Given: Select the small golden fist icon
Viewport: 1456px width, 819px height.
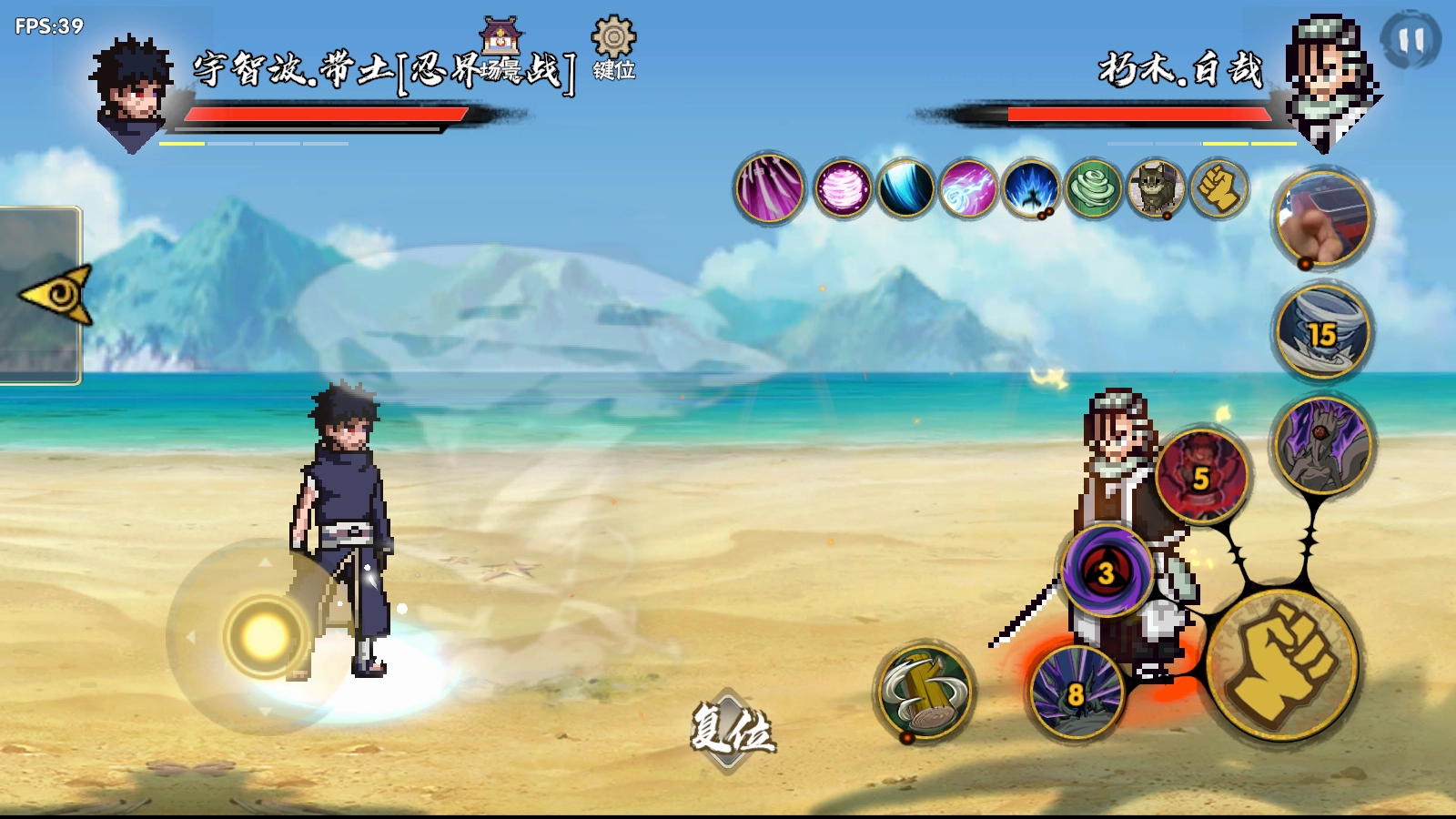Looking at the screenshot, I should (x=1219, y=189).
